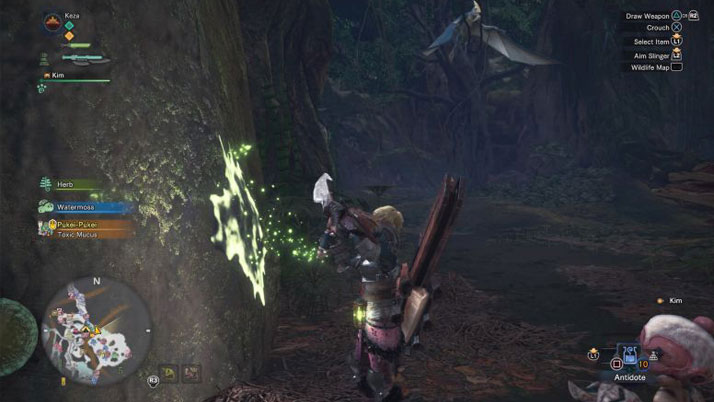Select the item to the right of Antidote
The height and width of the screenshot is (402, 714).
pos(654,355)
